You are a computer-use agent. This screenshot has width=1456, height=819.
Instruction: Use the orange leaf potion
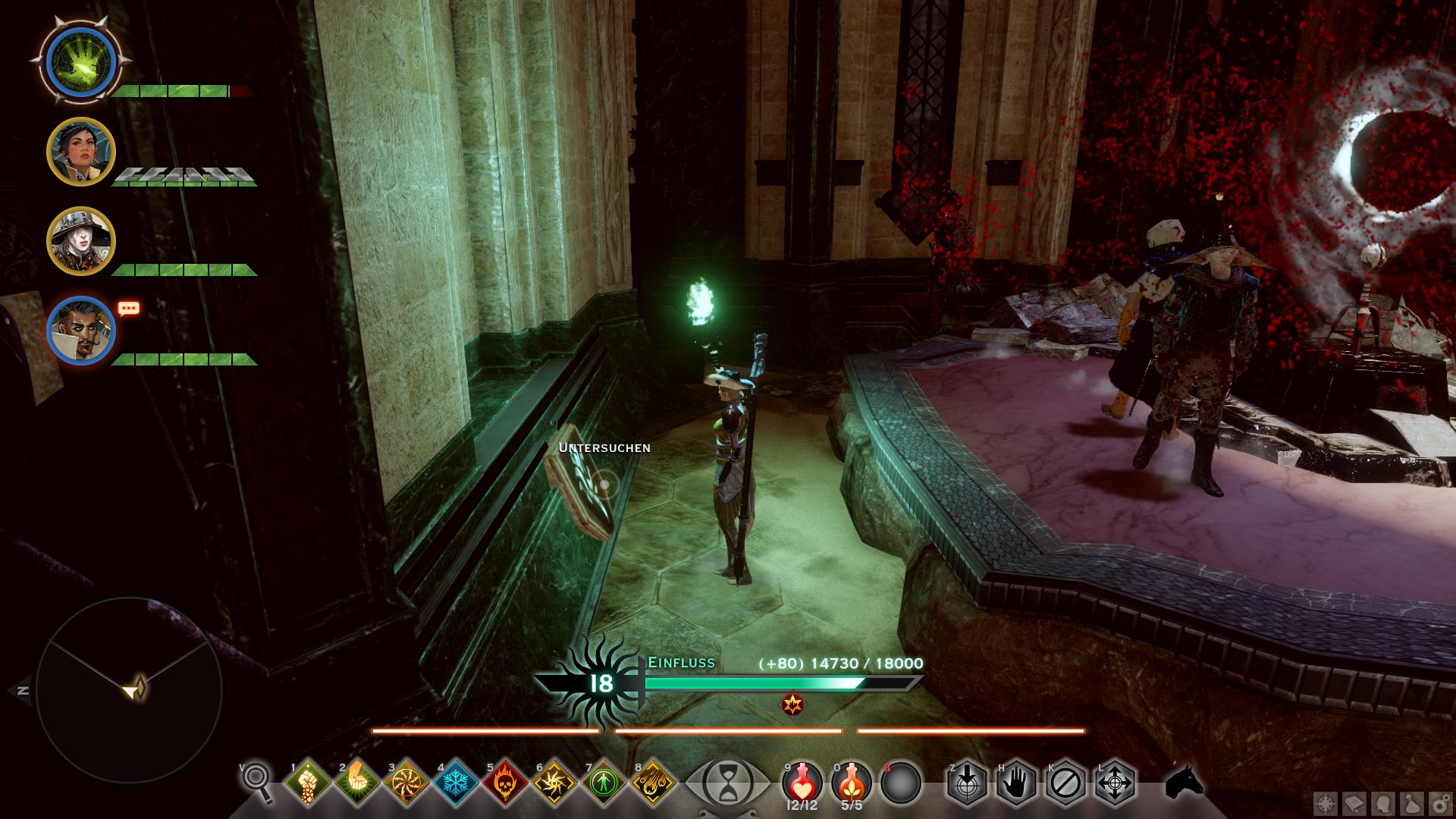[852, 782]
